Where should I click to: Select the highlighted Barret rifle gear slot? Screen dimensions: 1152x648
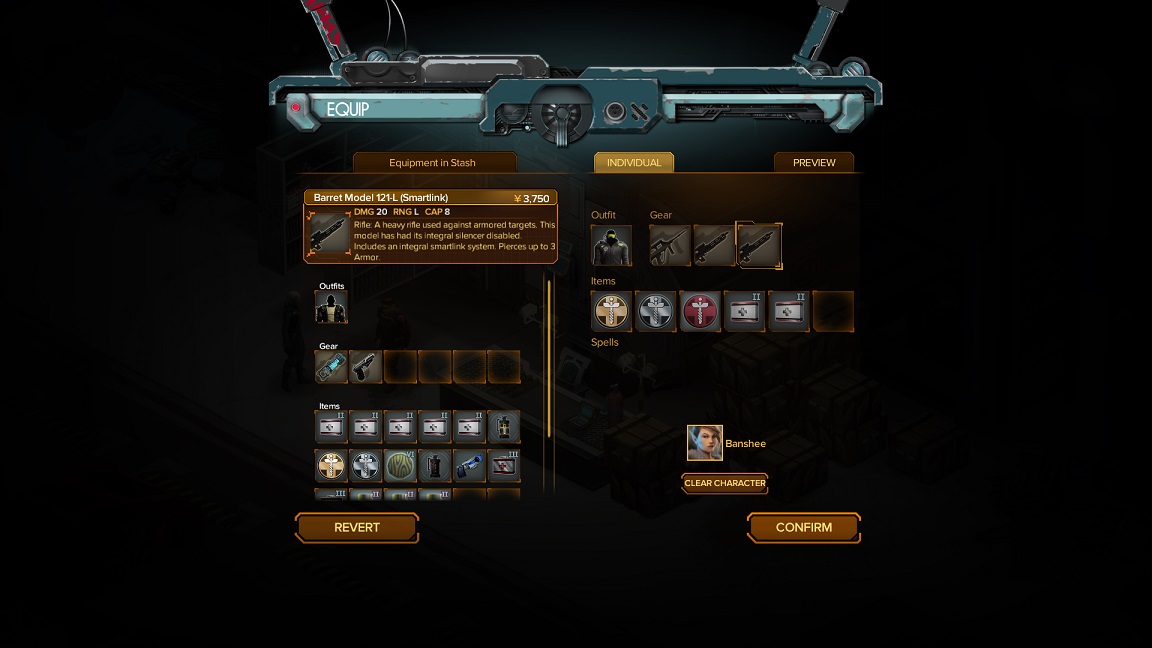pos(759,246)
